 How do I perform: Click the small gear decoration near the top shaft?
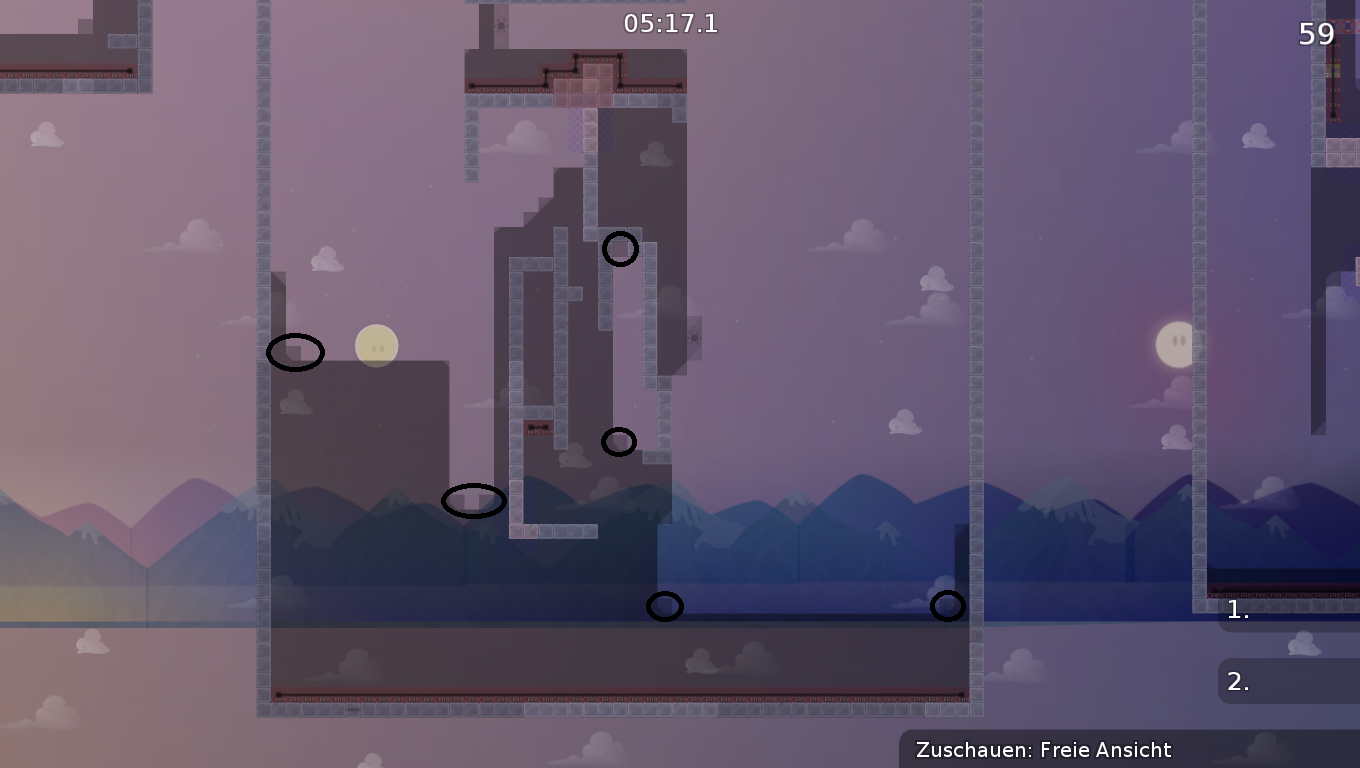click(x=501, y=24)
